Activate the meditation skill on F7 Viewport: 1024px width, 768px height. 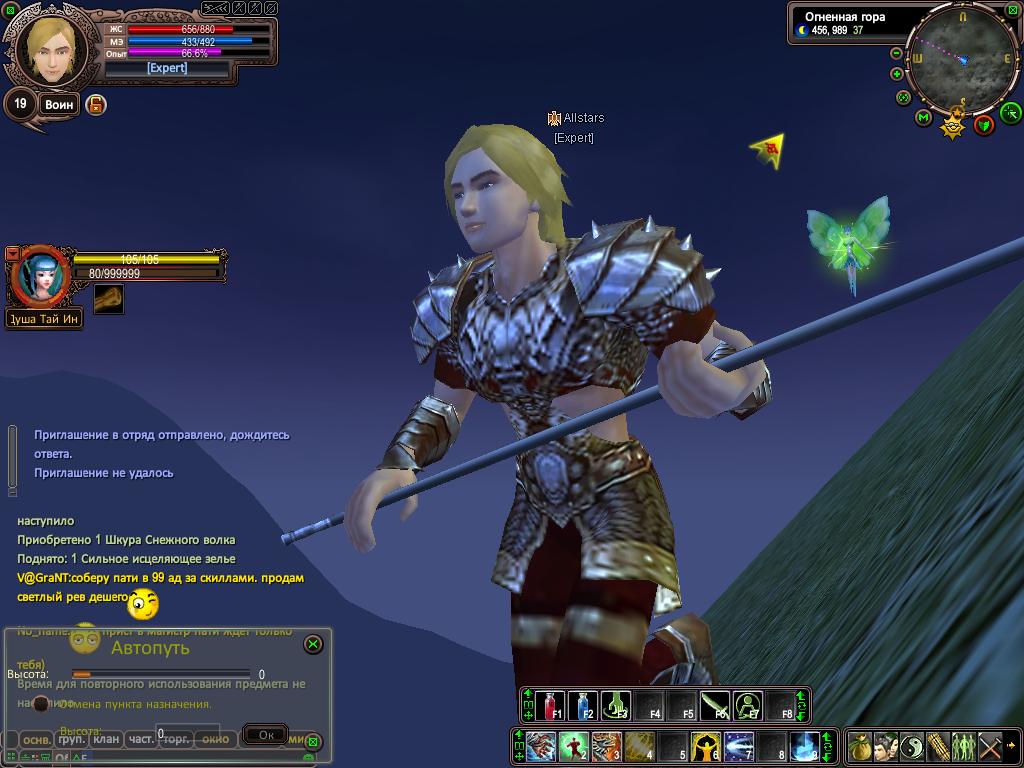coord(748,705)
